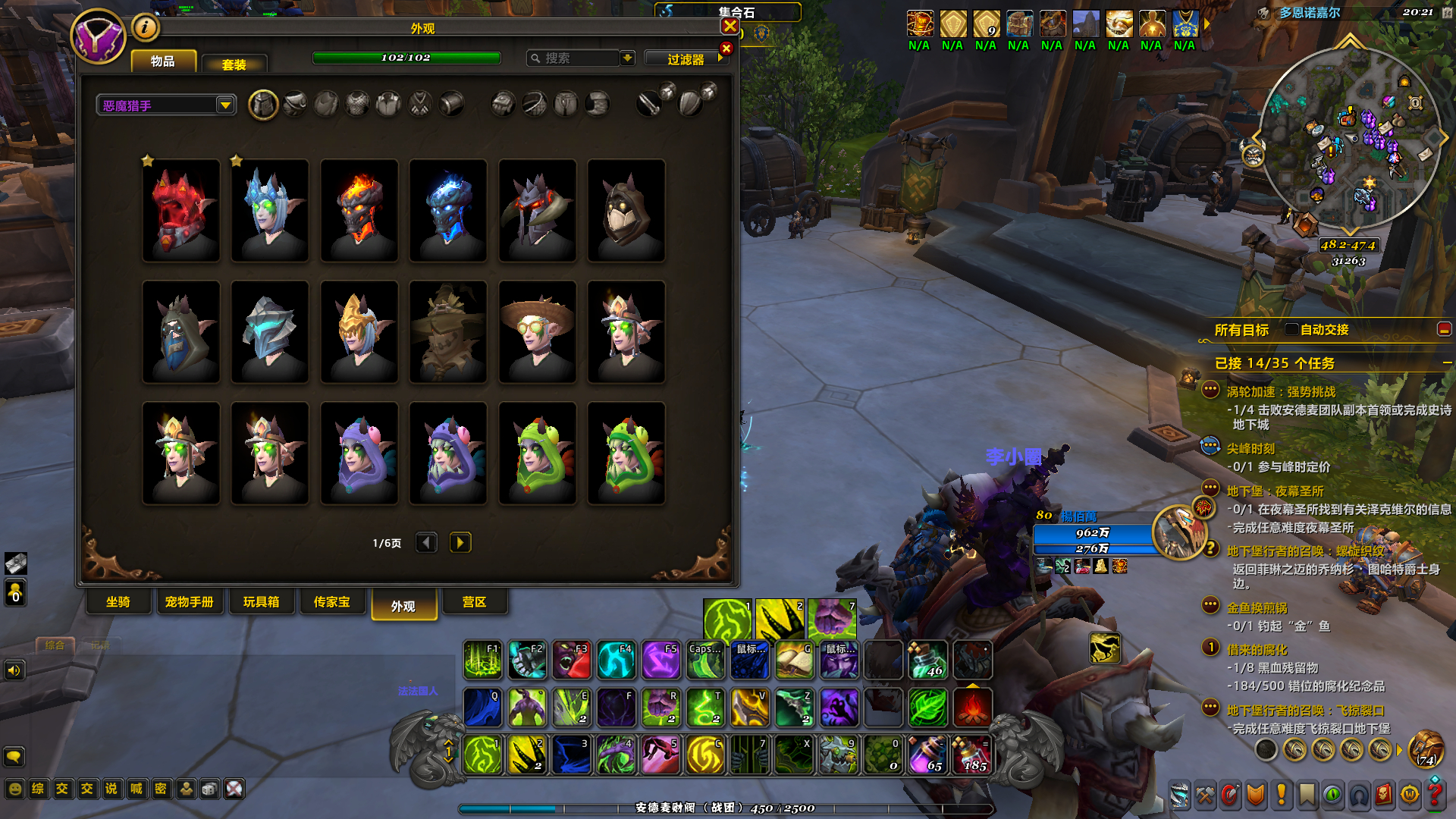The width and height of the screenshot is (1456, 819).
Task: Click the 搜索 search box
Action: 574,58
